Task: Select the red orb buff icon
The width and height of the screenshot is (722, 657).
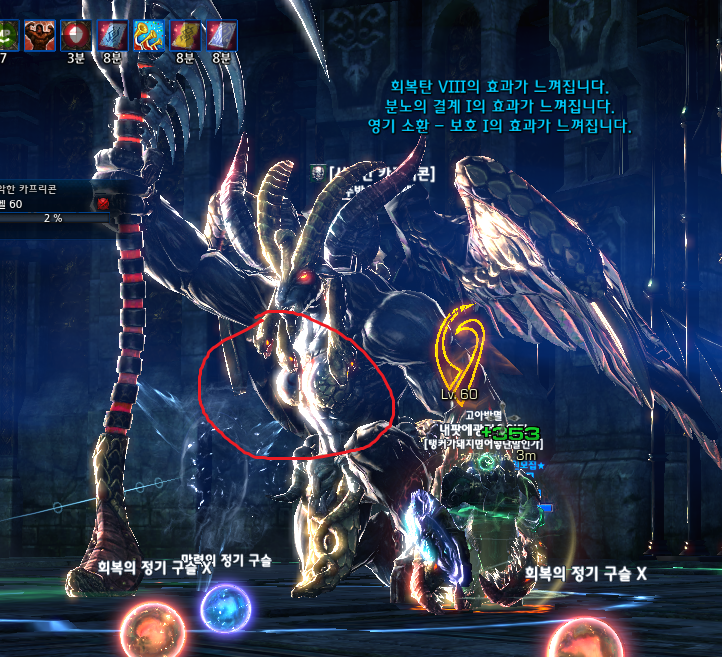Action: click(x=76, y=34)
